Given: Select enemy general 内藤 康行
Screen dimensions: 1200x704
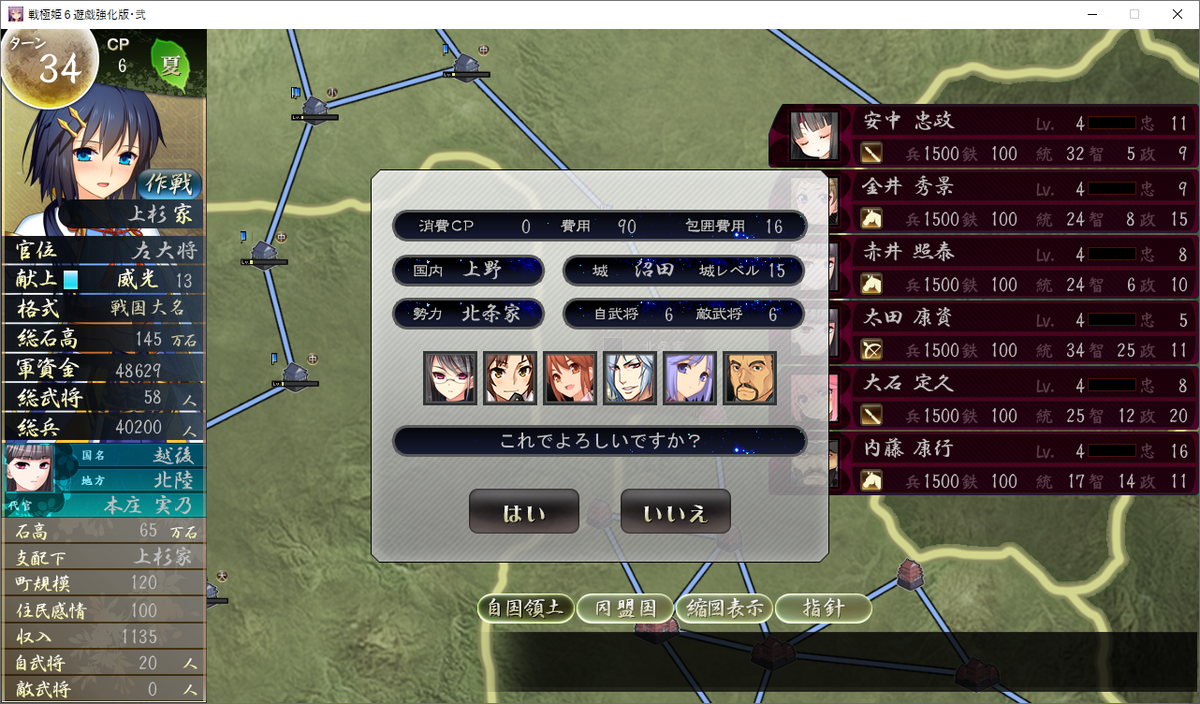Looking at the screenshot, I should tap(985, 463).
